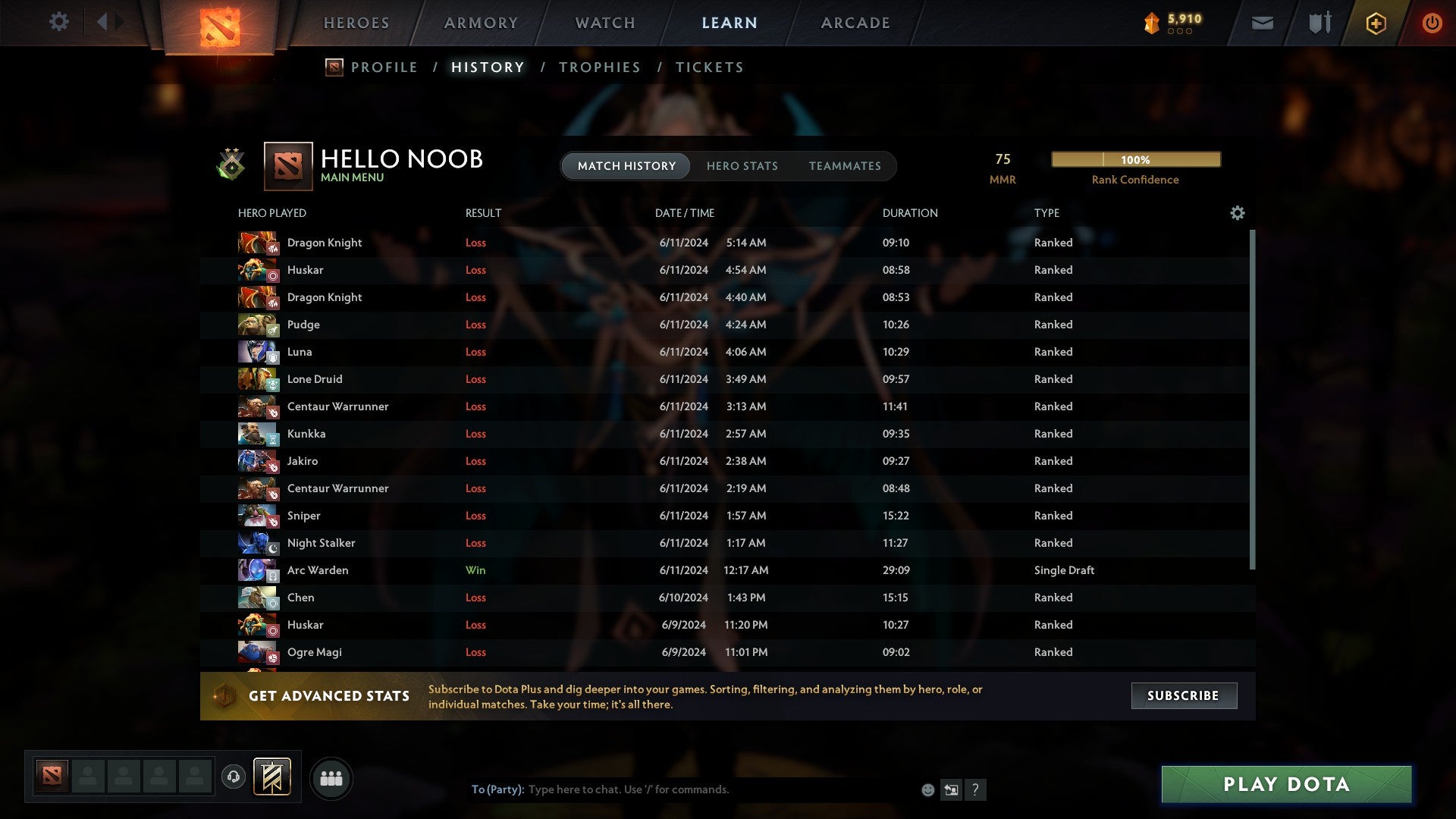Click the gold plus shard shop icon

click(1376, 23)
